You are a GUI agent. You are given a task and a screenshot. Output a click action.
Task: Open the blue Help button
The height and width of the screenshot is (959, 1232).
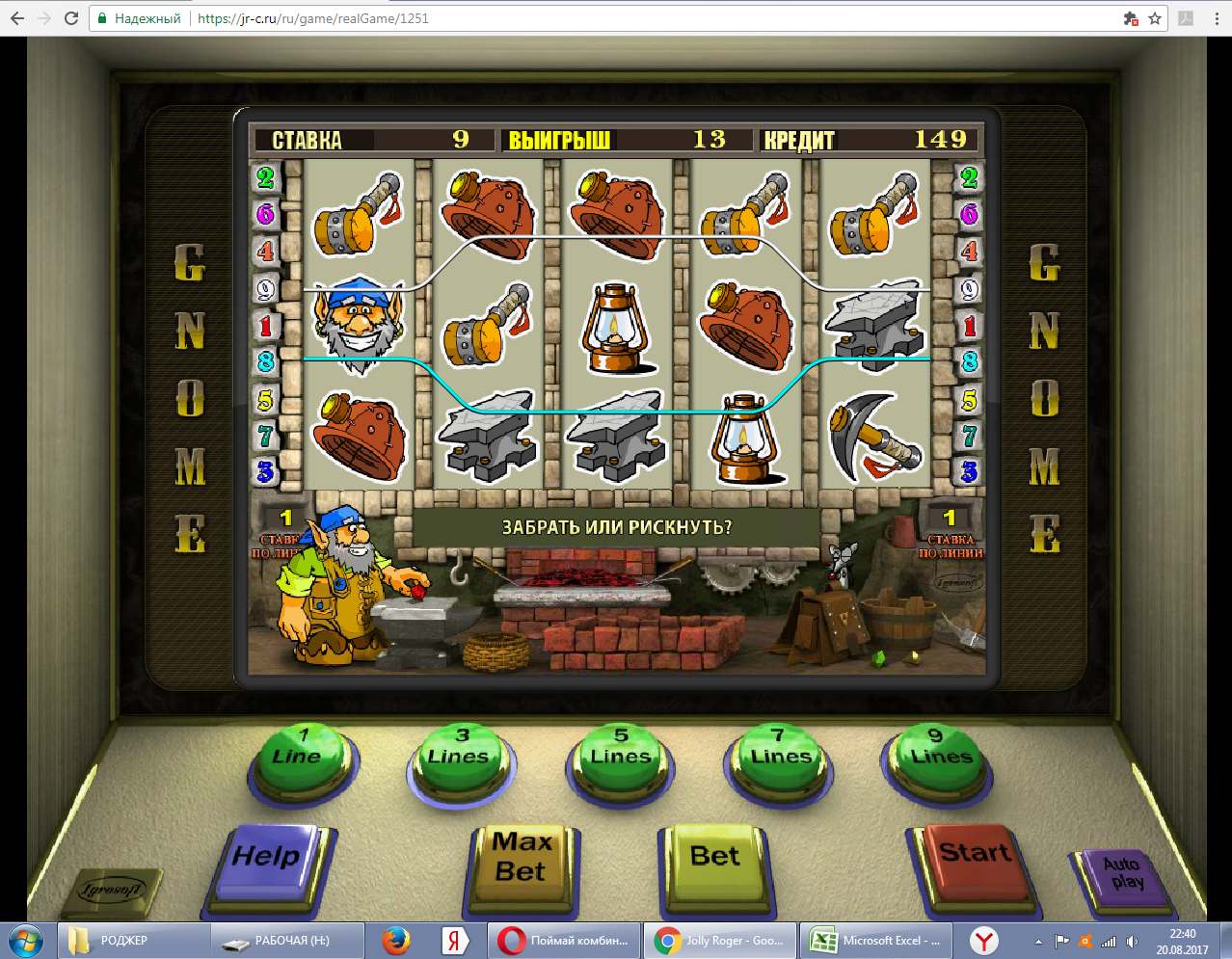pyautogui.click(x=266, y=860)
